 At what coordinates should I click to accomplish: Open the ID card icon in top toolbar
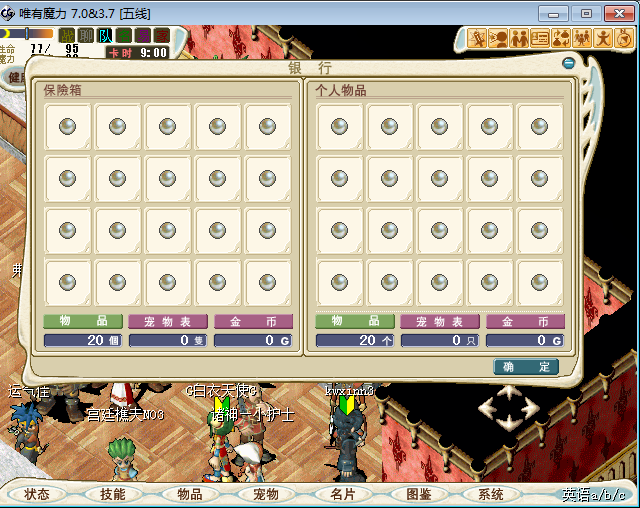[541, 38]
